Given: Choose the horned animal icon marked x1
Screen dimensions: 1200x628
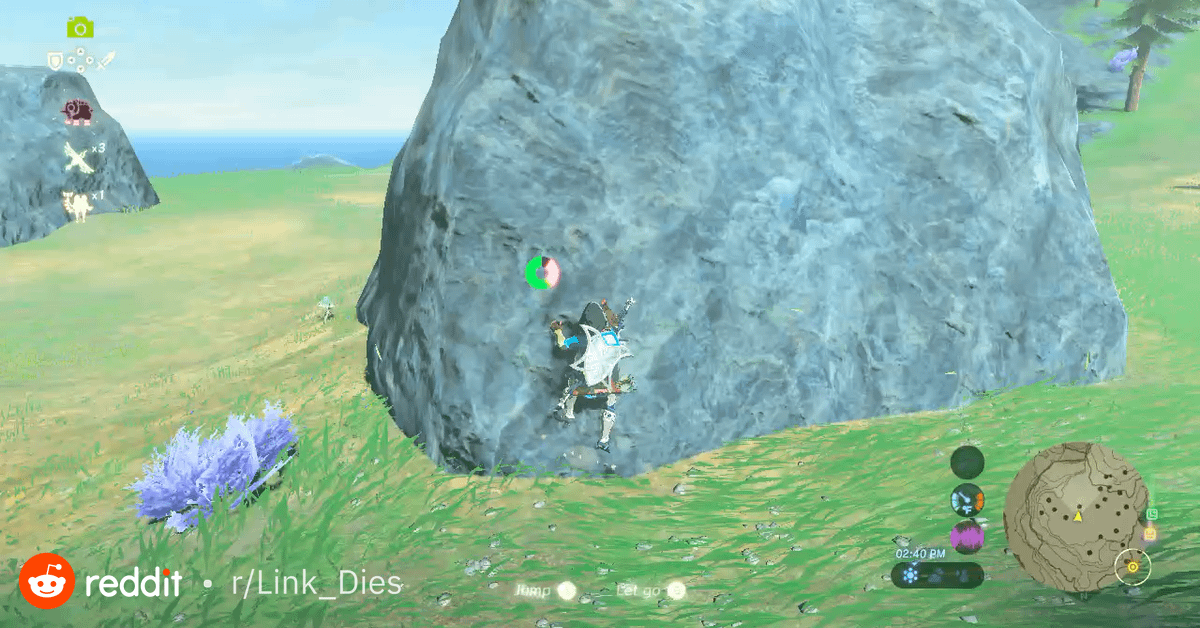Looking at the screenshot, I should (x=77, y=204).
